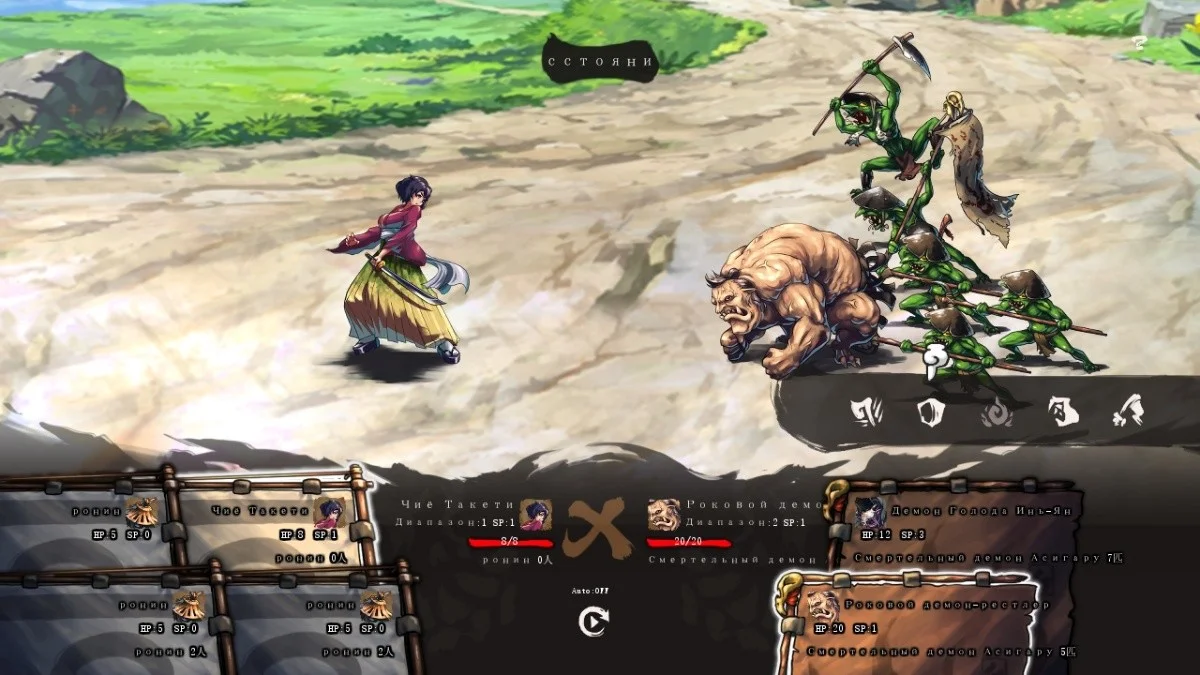Select the slash attack command icon
Image resolution: width=1200 pixels, height=675 pixels.
[x=865, y=411]
